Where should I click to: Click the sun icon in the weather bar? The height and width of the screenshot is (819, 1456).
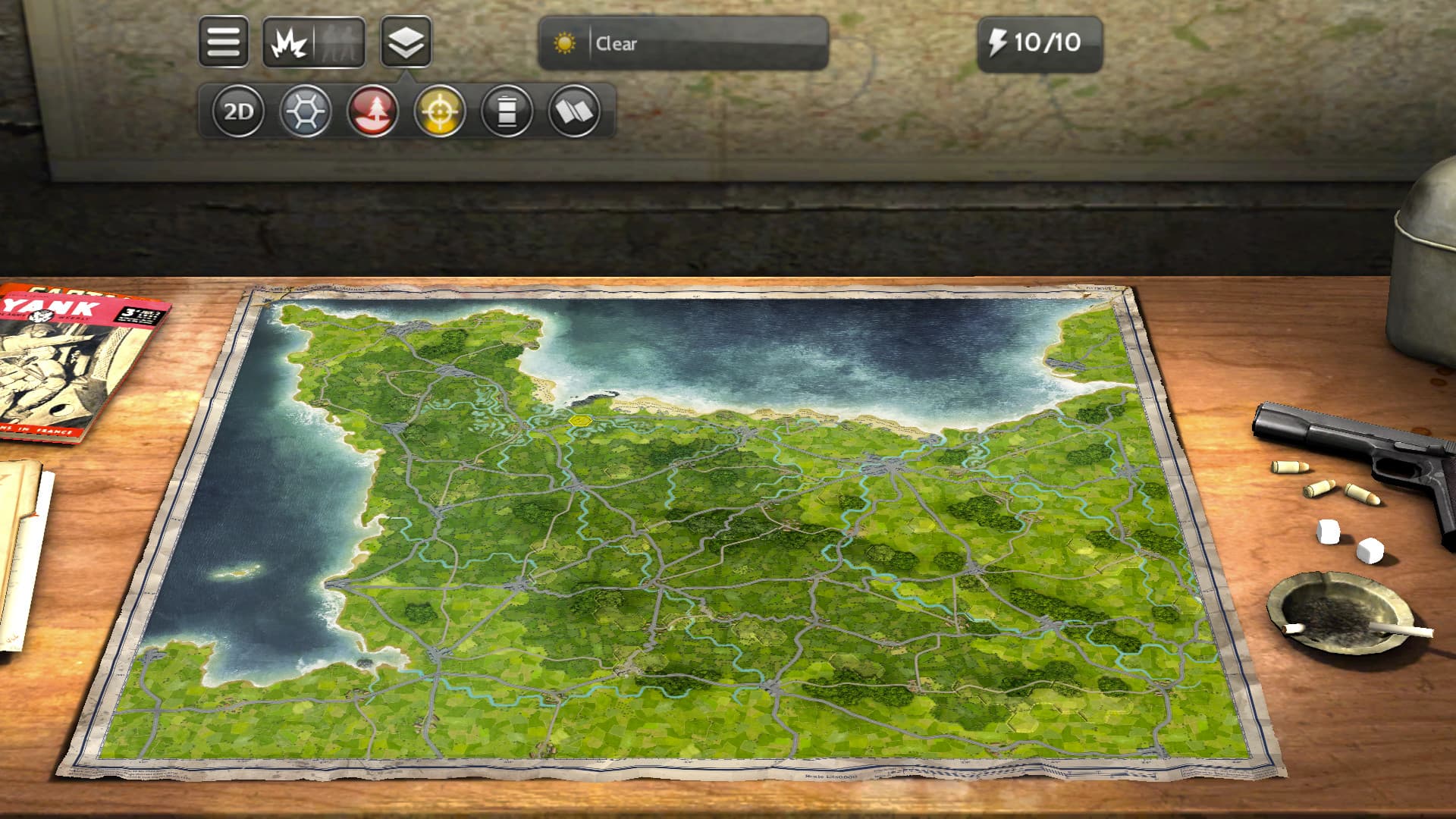(x=566, y=45)
